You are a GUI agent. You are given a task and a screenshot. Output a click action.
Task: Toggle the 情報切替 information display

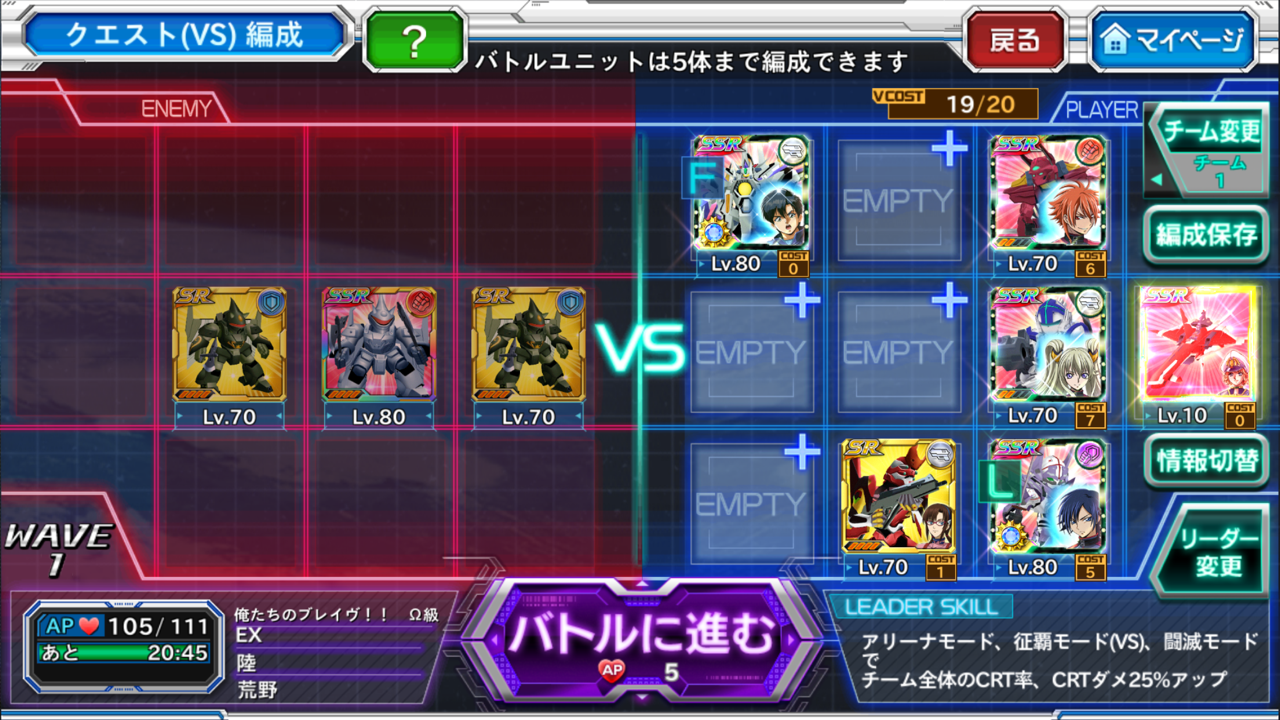coord(1205,463)
